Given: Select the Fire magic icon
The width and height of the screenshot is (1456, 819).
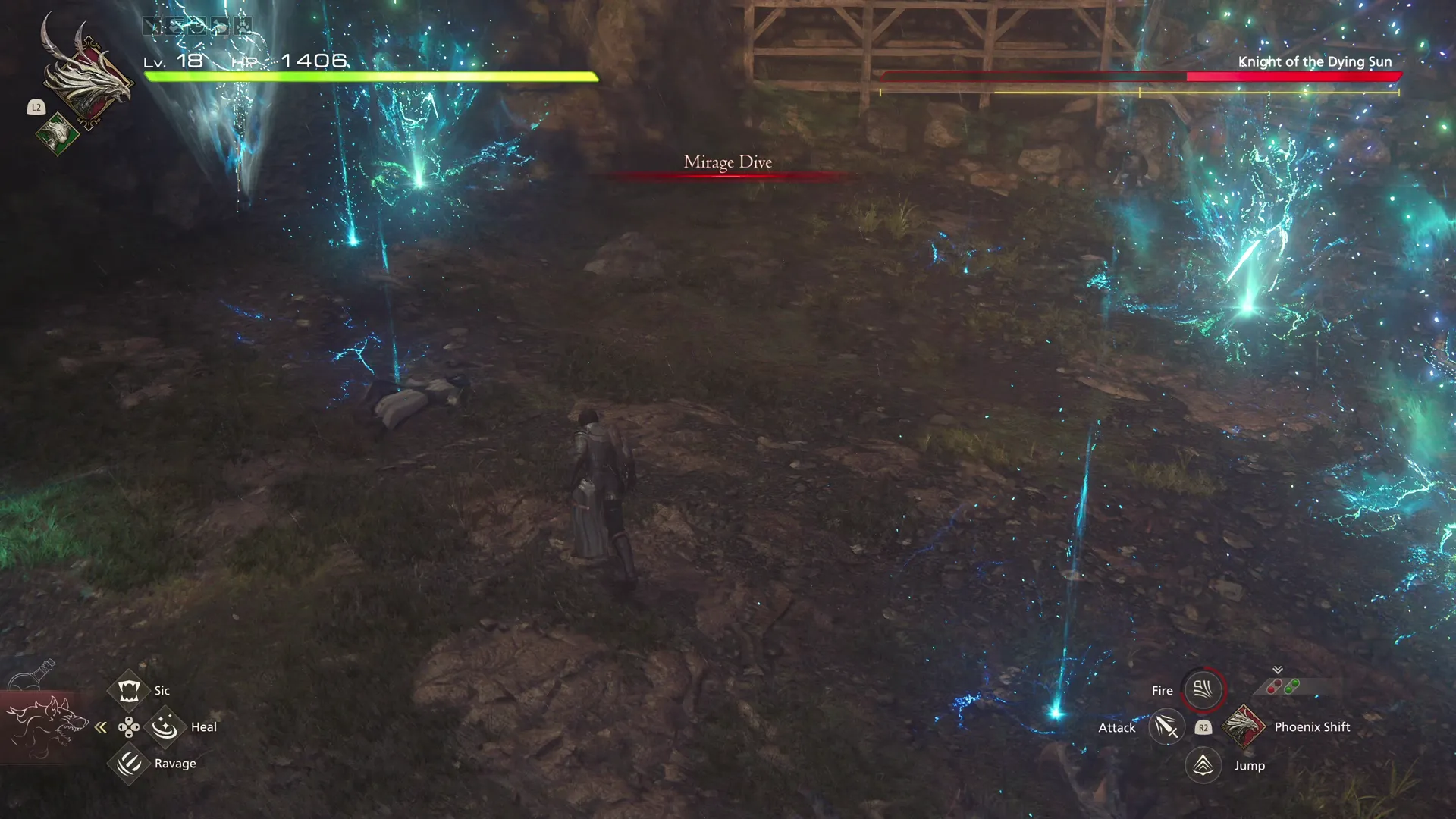Looking at the screenshot, I should [1202, 690].
